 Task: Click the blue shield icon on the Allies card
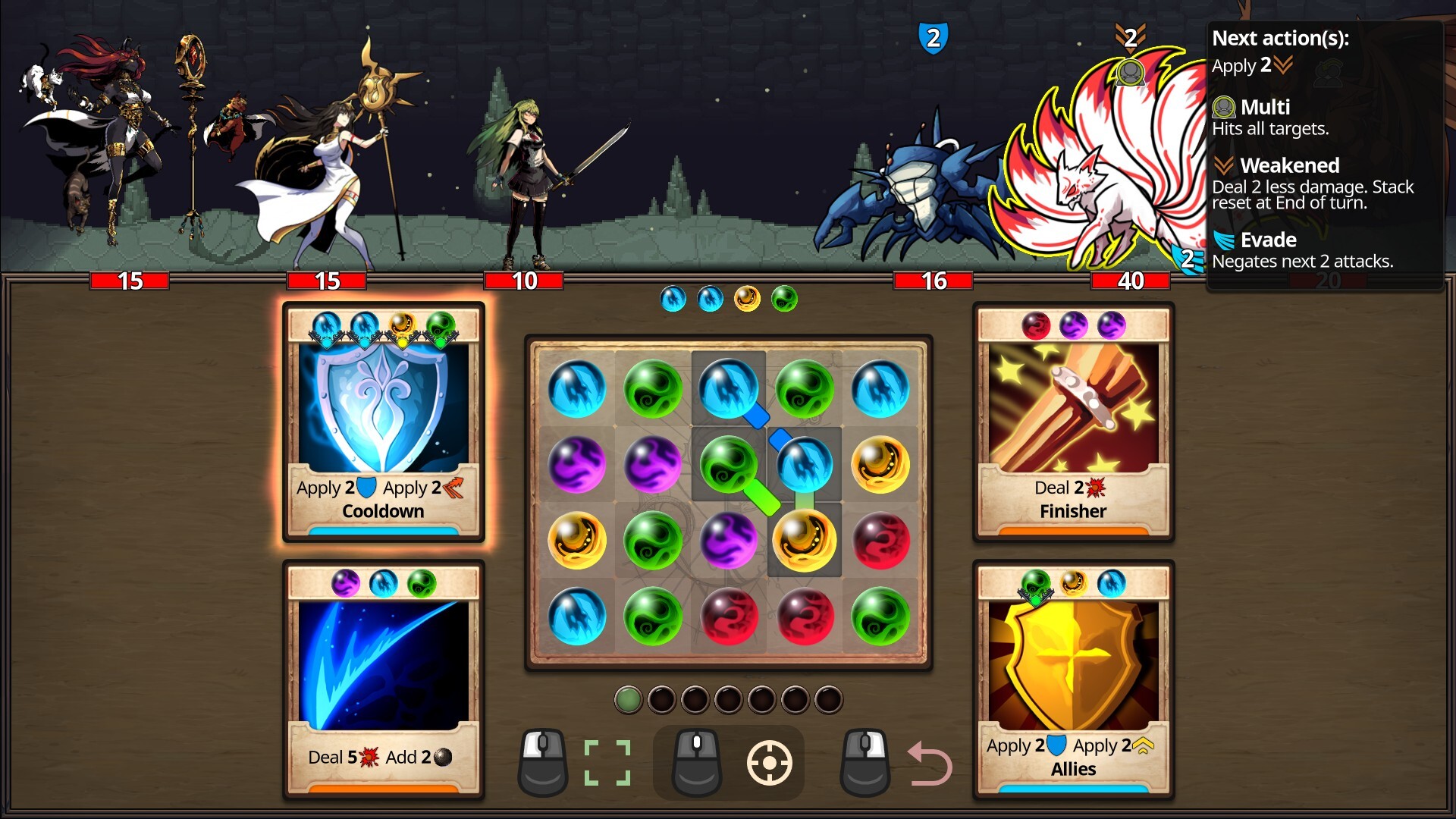(x=1057, y=745)
